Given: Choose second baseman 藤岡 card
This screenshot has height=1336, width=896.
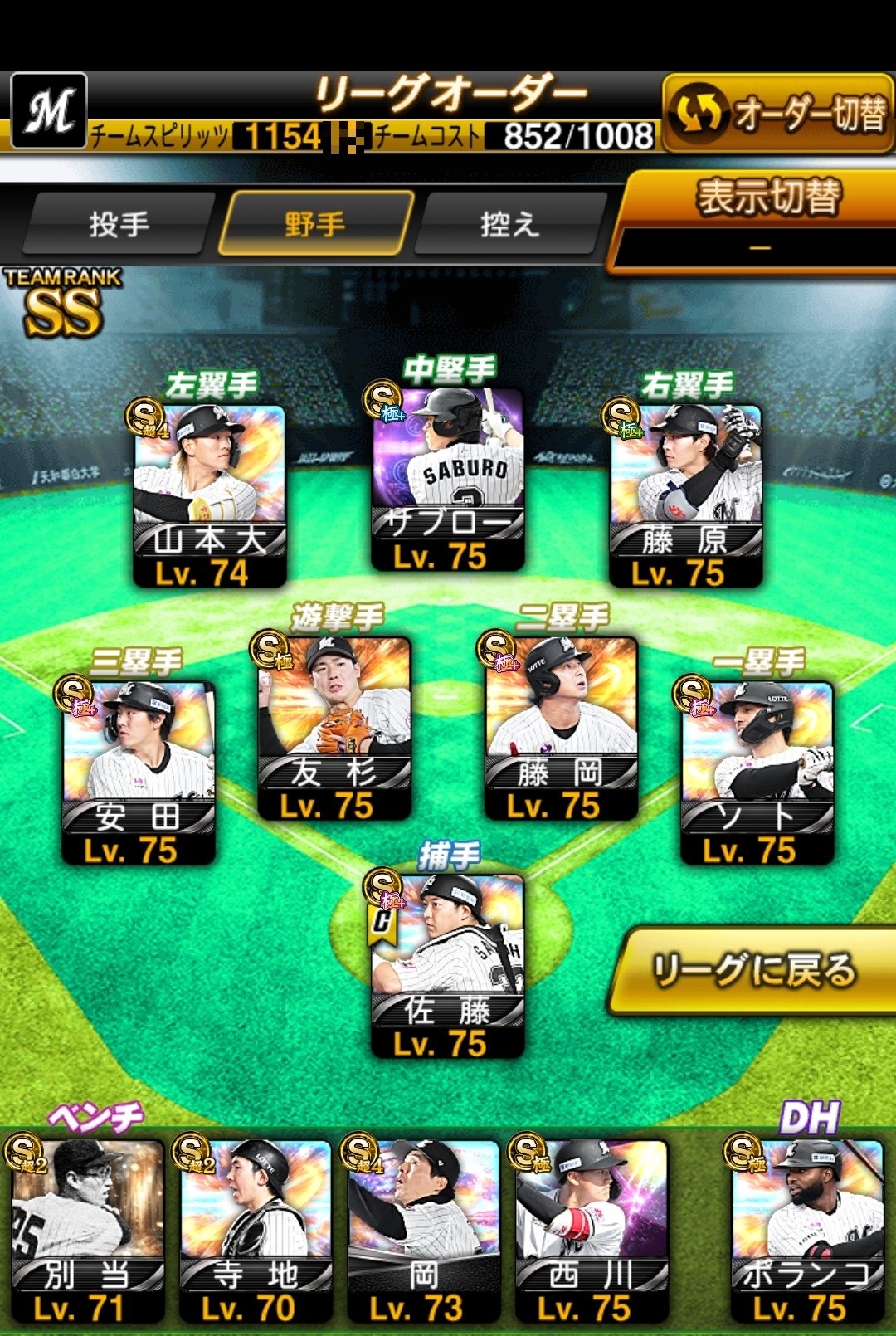Looking at the screenshot, I should pos(561,727).
